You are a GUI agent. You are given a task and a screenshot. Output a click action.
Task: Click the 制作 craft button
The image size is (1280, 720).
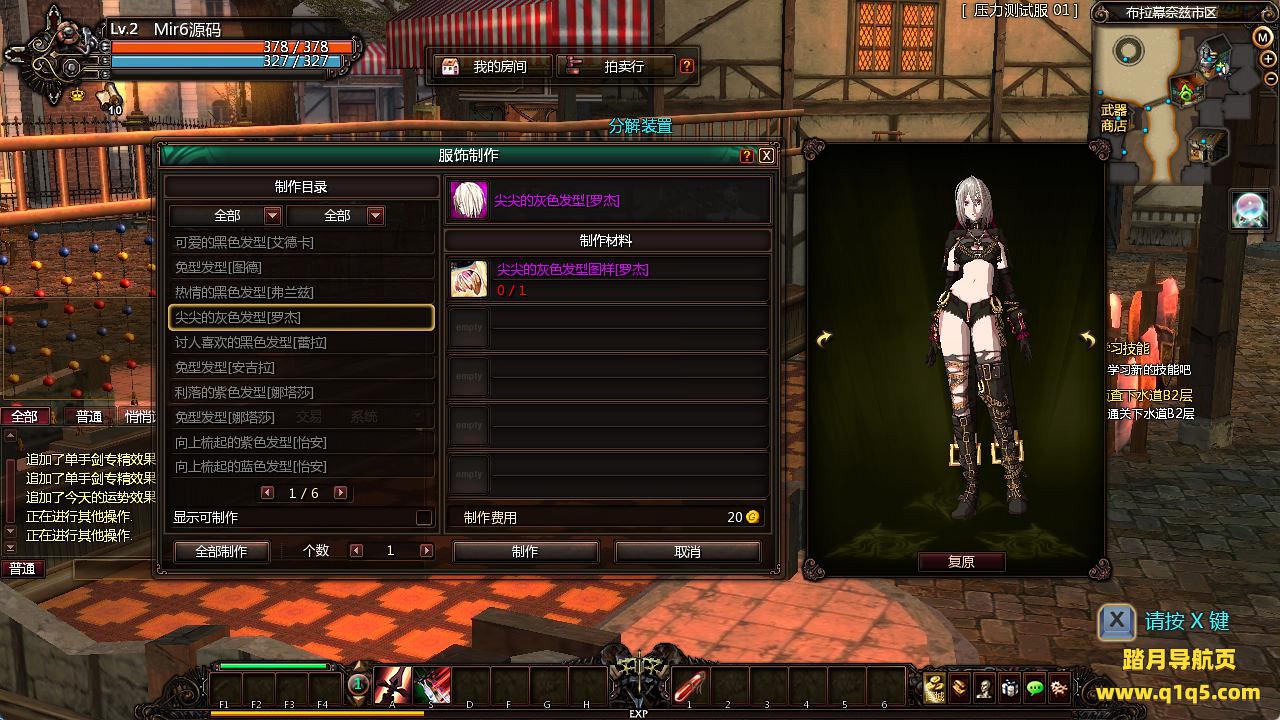[x=525, y=552]
